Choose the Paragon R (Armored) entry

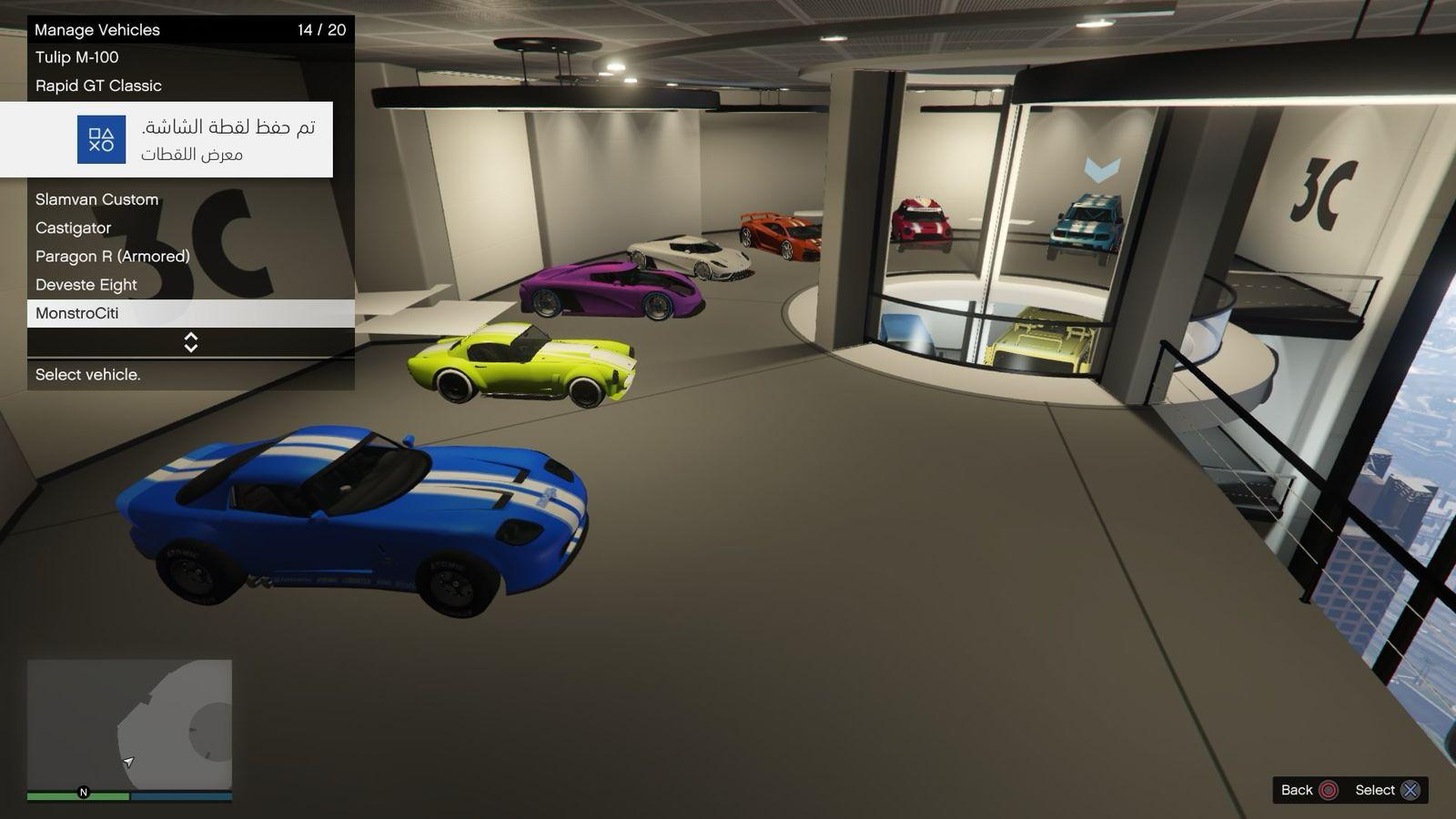[113, 256]
